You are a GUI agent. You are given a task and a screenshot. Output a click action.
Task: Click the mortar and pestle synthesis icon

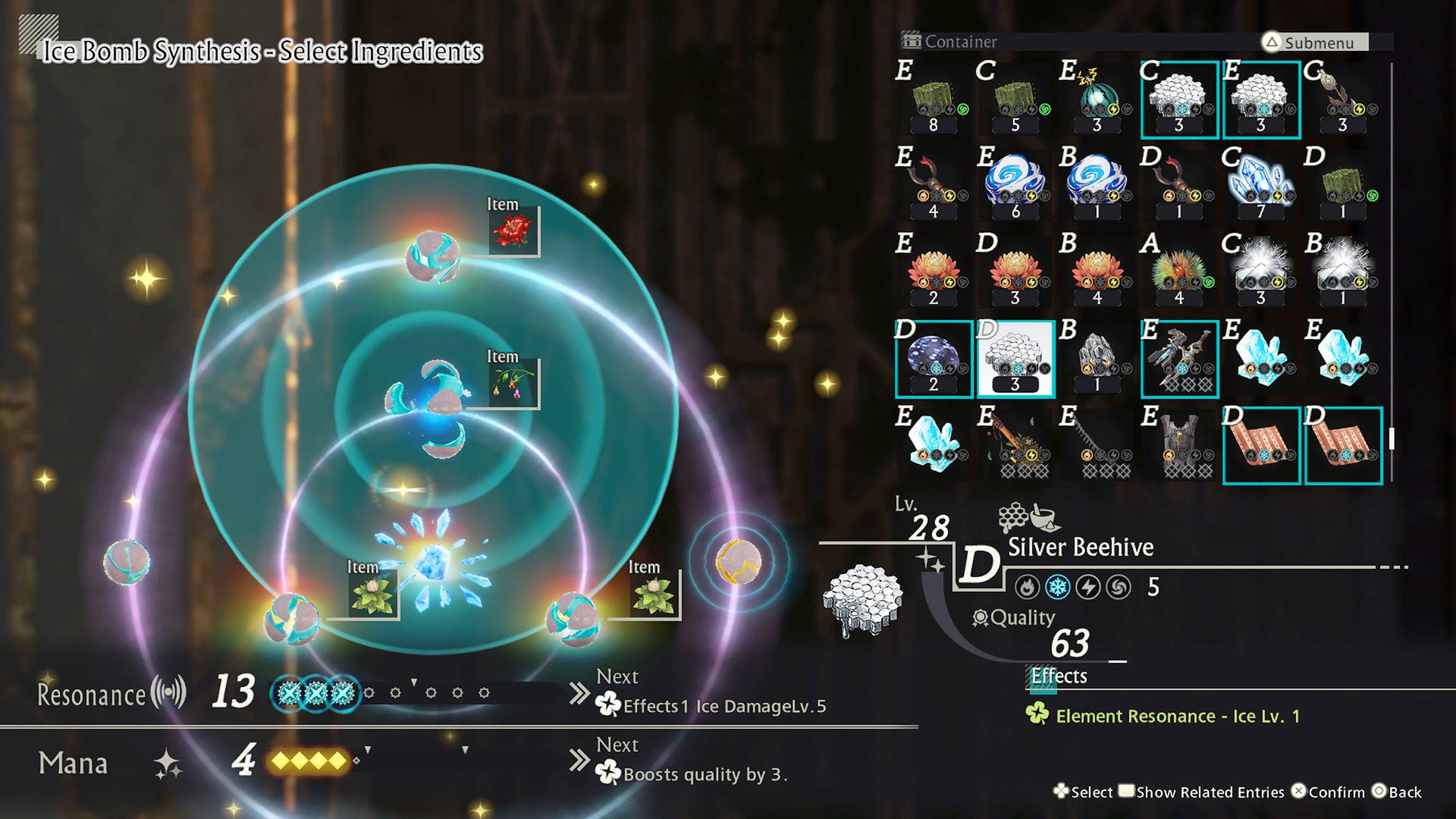tap(1044, 516)
